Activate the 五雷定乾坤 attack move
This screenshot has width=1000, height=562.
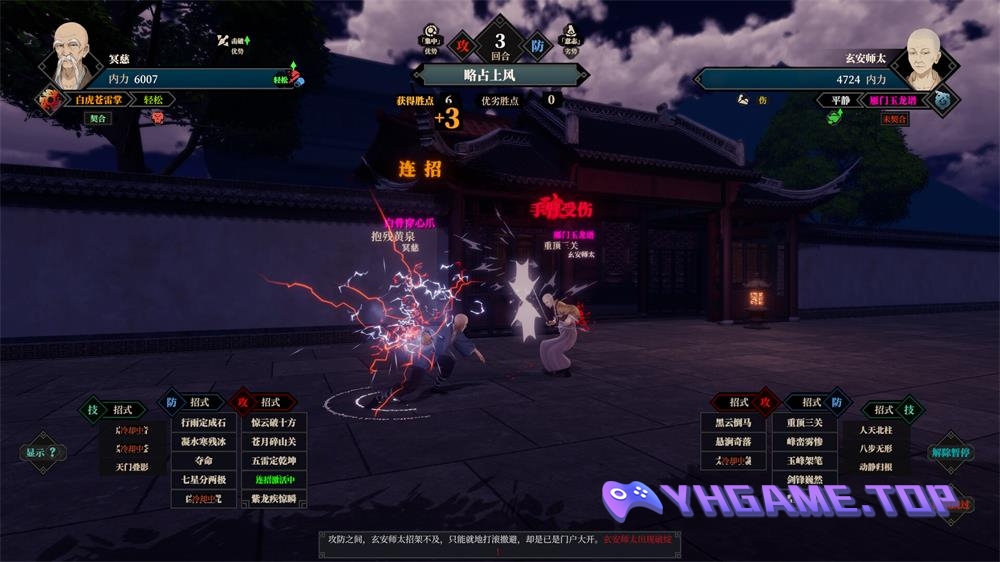(x=274, y=461)
